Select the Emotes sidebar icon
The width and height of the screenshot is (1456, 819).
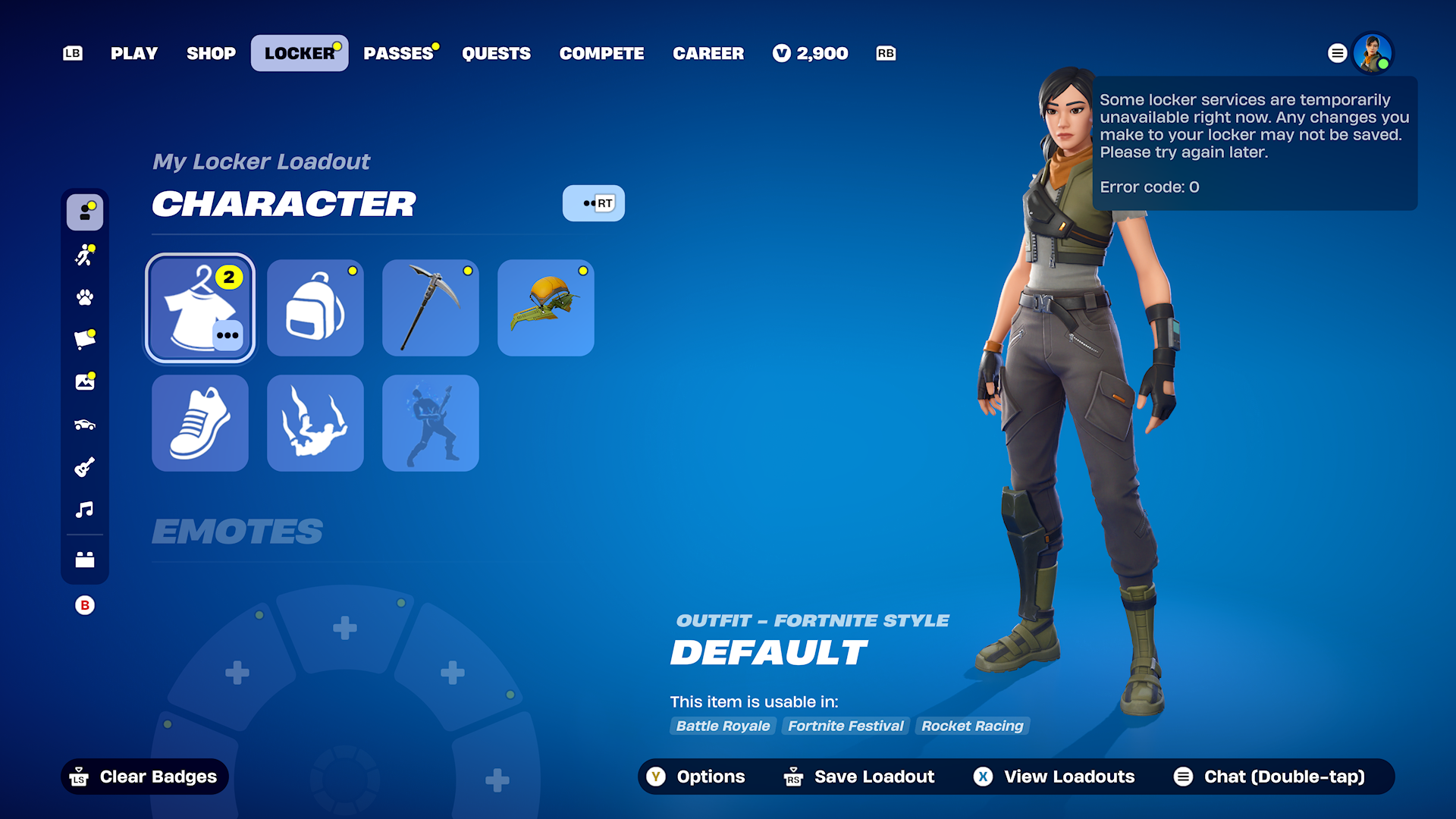84,256
